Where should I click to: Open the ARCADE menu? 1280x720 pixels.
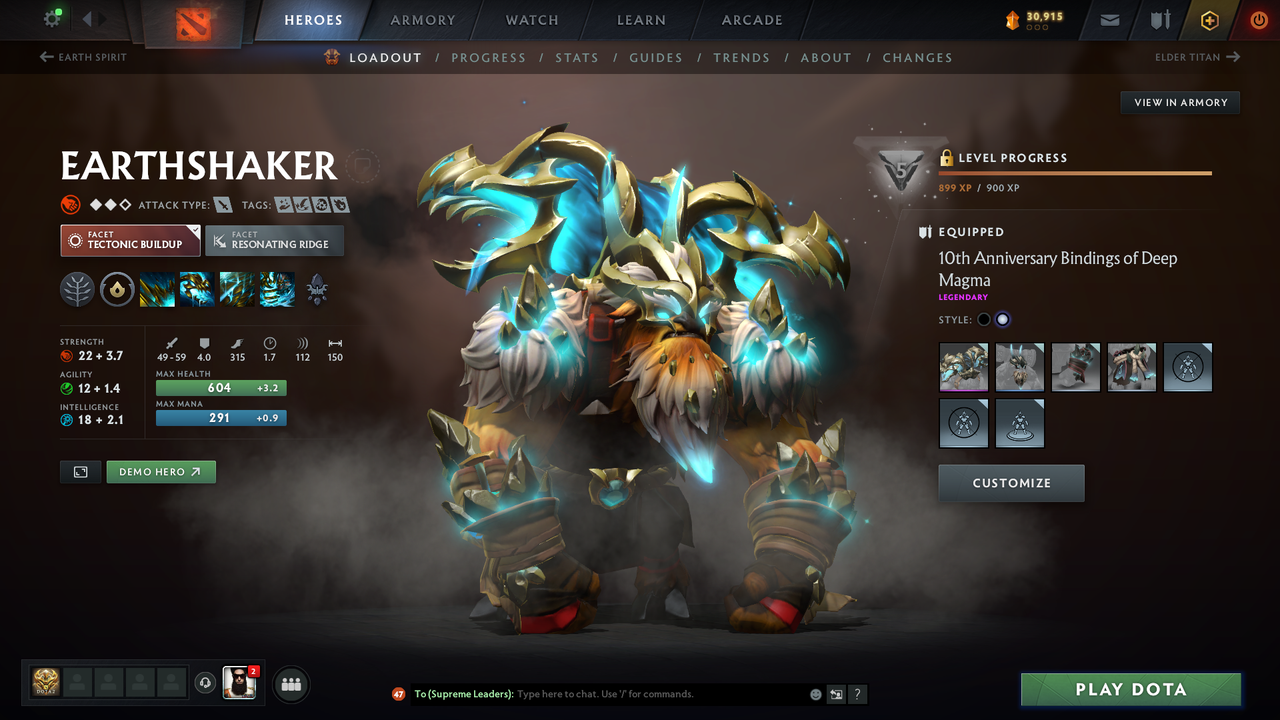click(x=751, y=19)
